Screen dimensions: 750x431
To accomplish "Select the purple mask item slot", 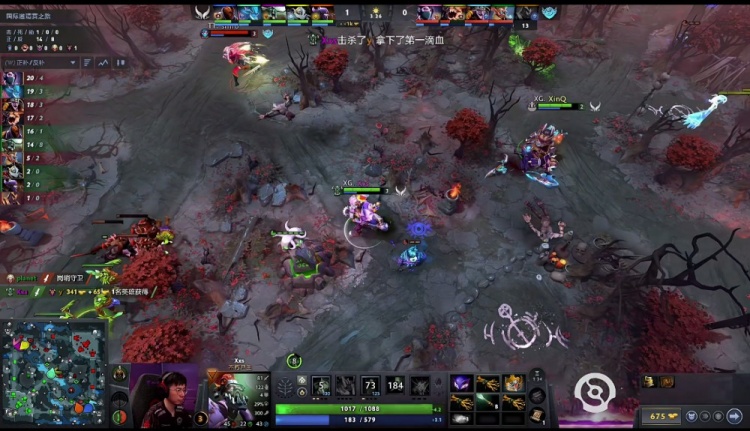I will click(x=463, y=383).
